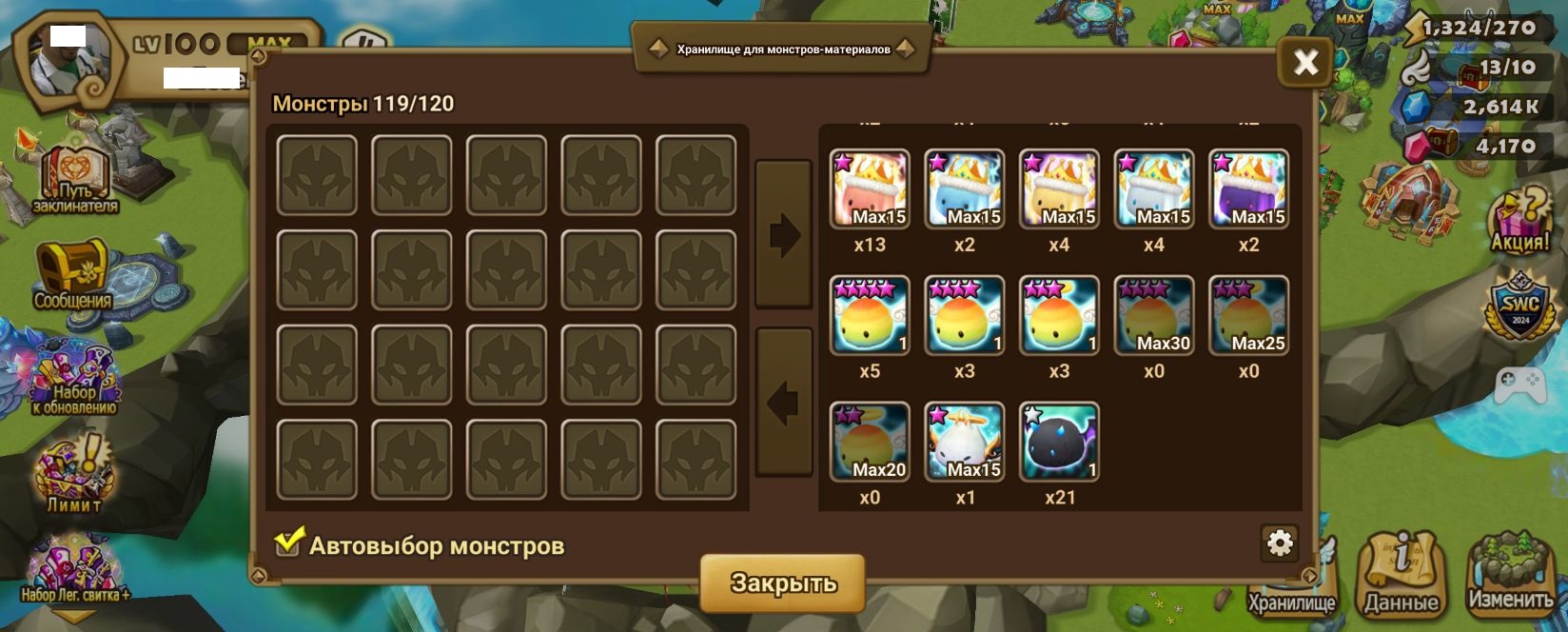1568x632 pixels.
Task: Choose the four-star rainbowmon x5
Action: point(870,315)
